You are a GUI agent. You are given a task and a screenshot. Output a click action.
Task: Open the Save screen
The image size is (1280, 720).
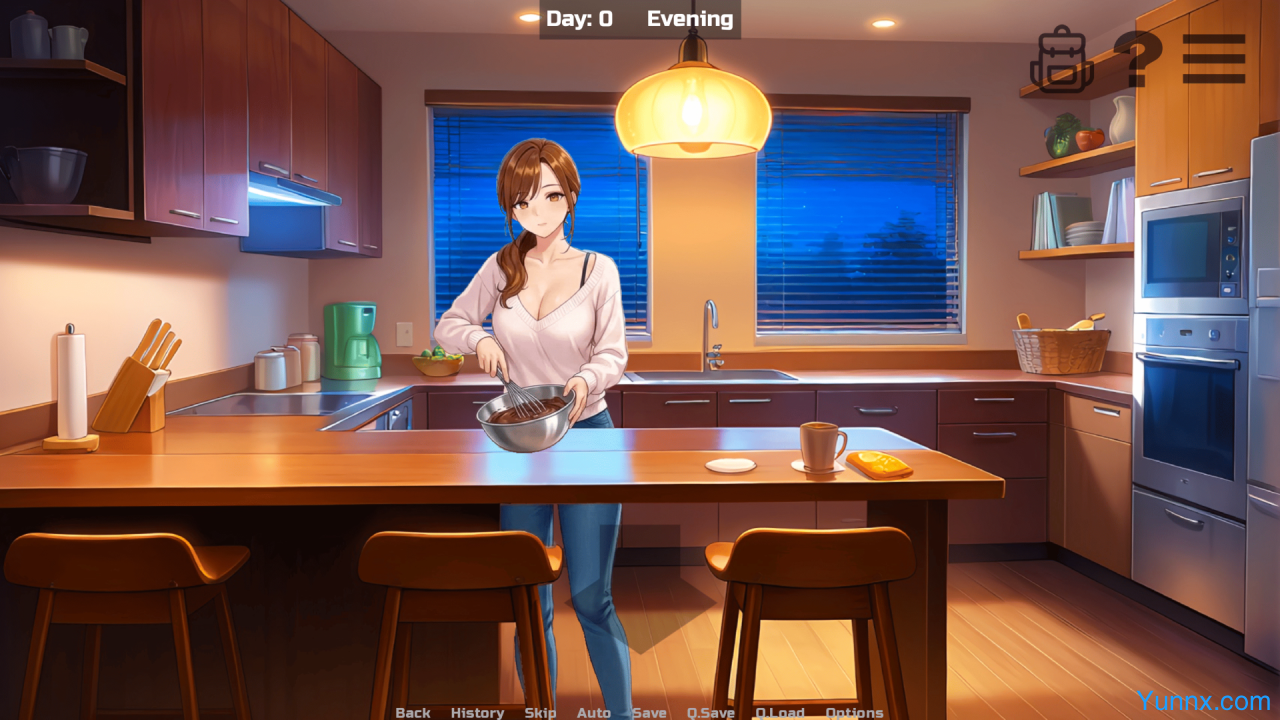point(649,712)
